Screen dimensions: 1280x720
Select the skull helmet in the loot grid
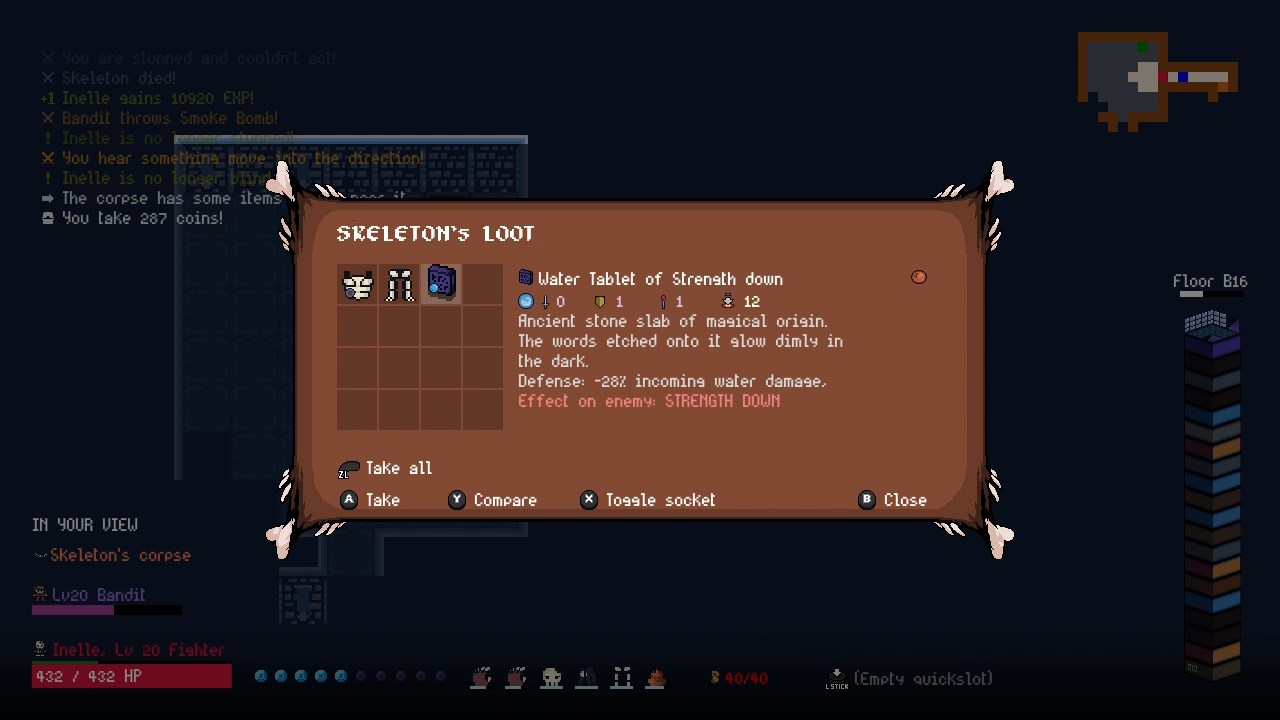click(357, 284)
